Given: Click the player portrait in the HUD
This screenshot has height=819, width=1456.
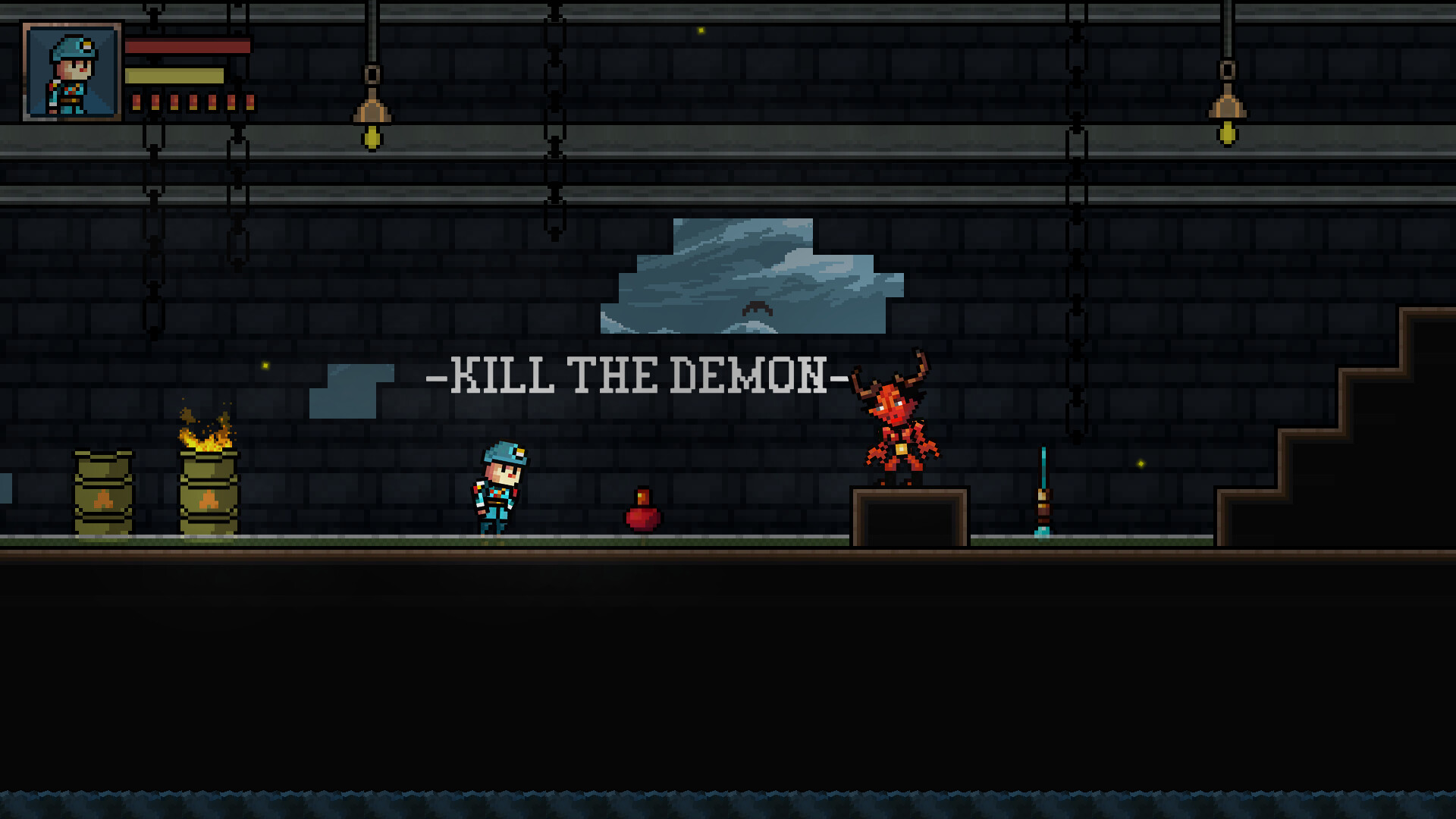Looking at the screenshot, I should point(71,72).
